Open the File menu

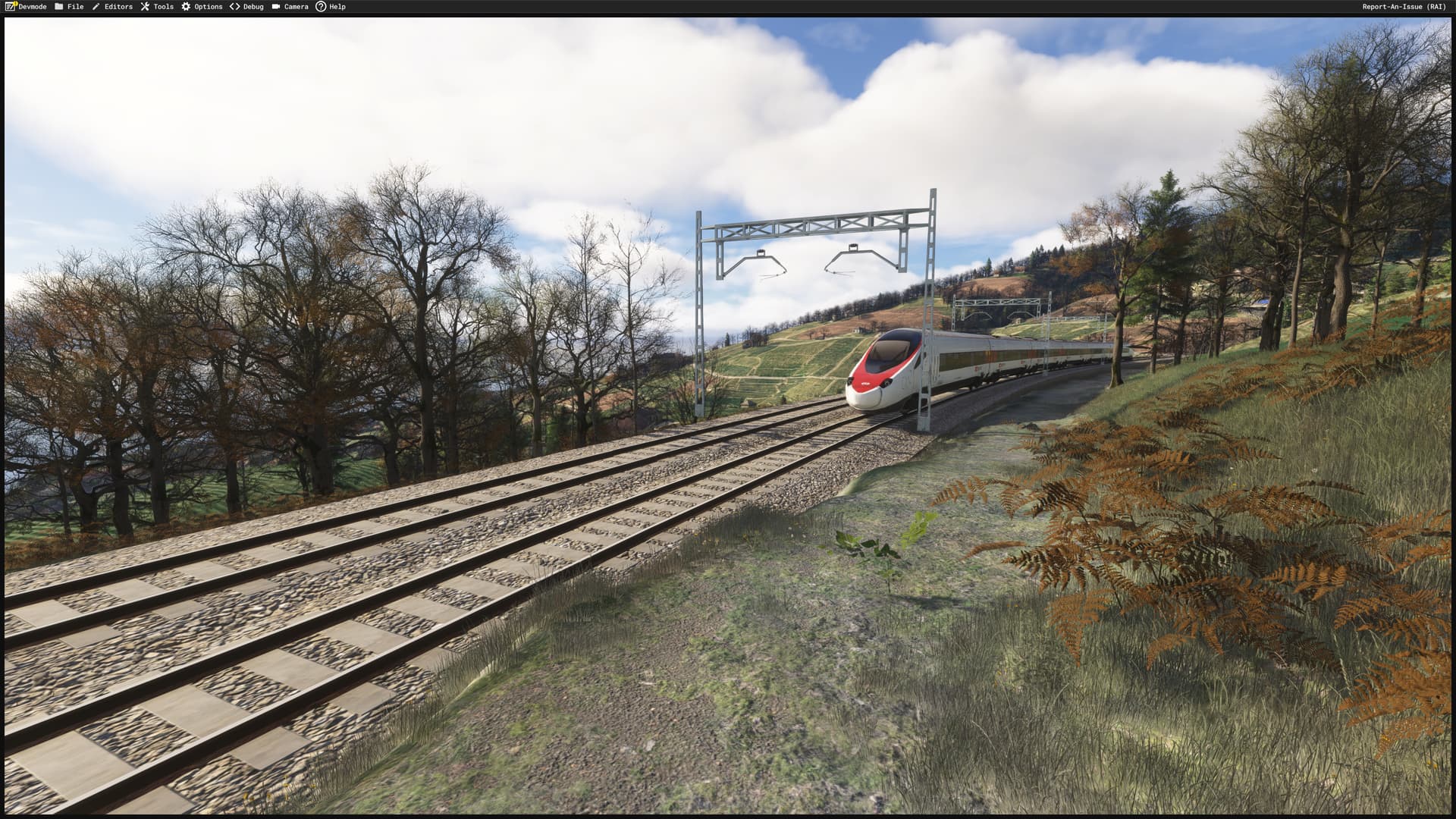click(x=74, y=7)
